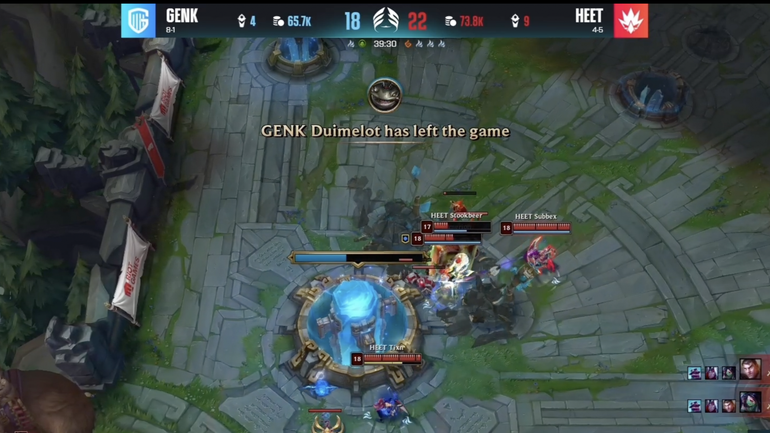Viewport: 770px width, 433px height.
Task: Click the champion portrait above the left-the-game message
Action: [x=384, y=96]
